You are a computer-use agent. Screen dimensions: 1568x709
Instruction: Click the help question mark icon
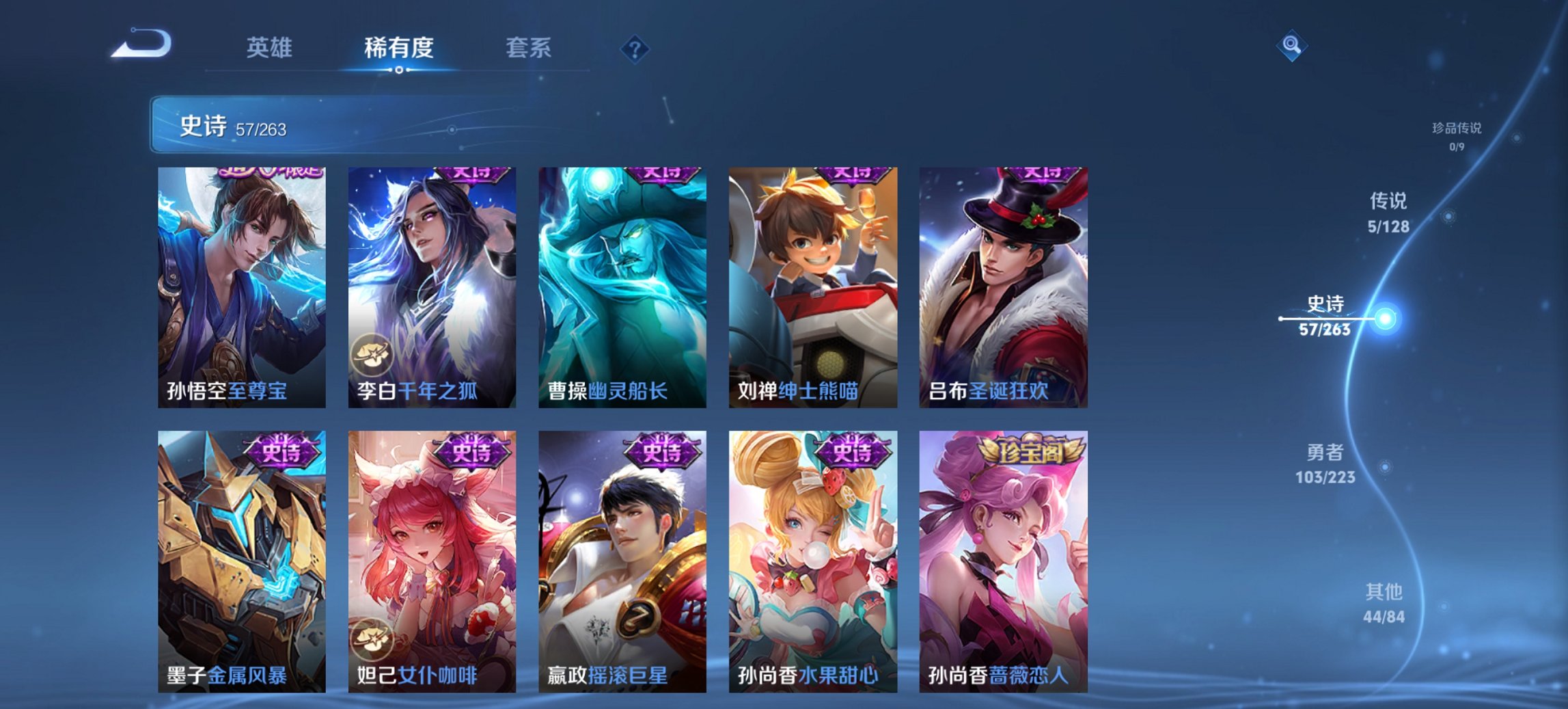[636, 48]
